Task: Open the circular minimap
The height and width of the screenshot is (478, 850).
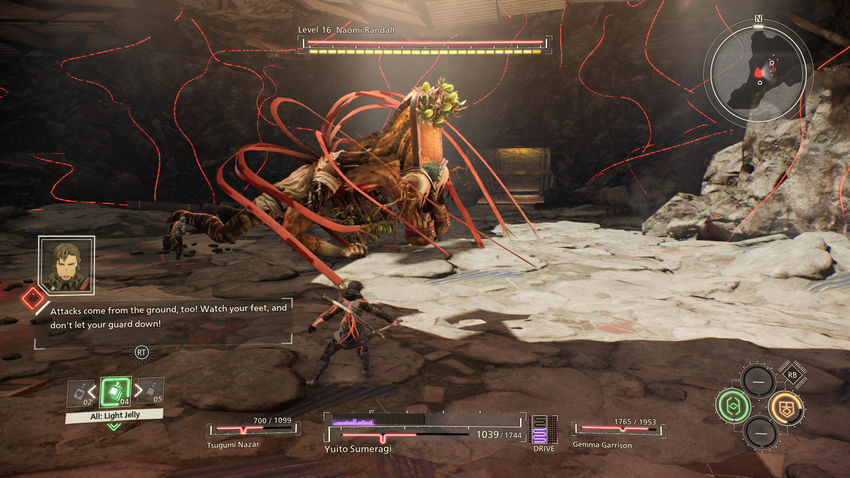Action: click(x=762, y=68)
